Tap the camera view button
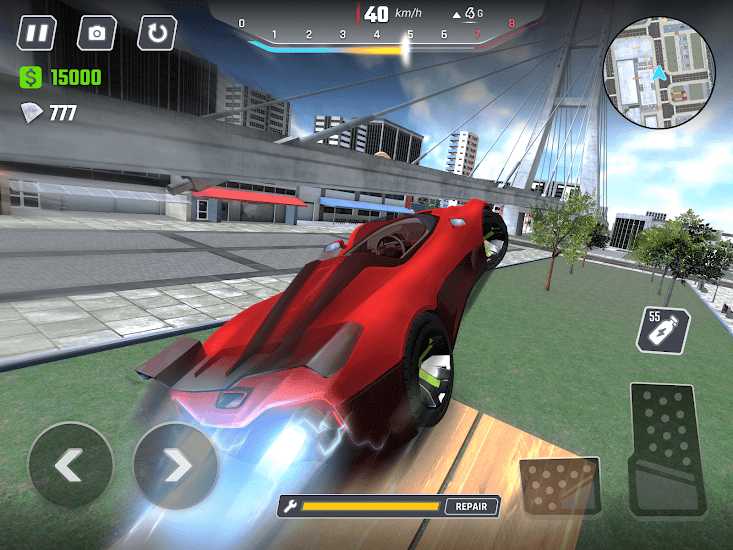733x550 pixels. pos(97,33)
